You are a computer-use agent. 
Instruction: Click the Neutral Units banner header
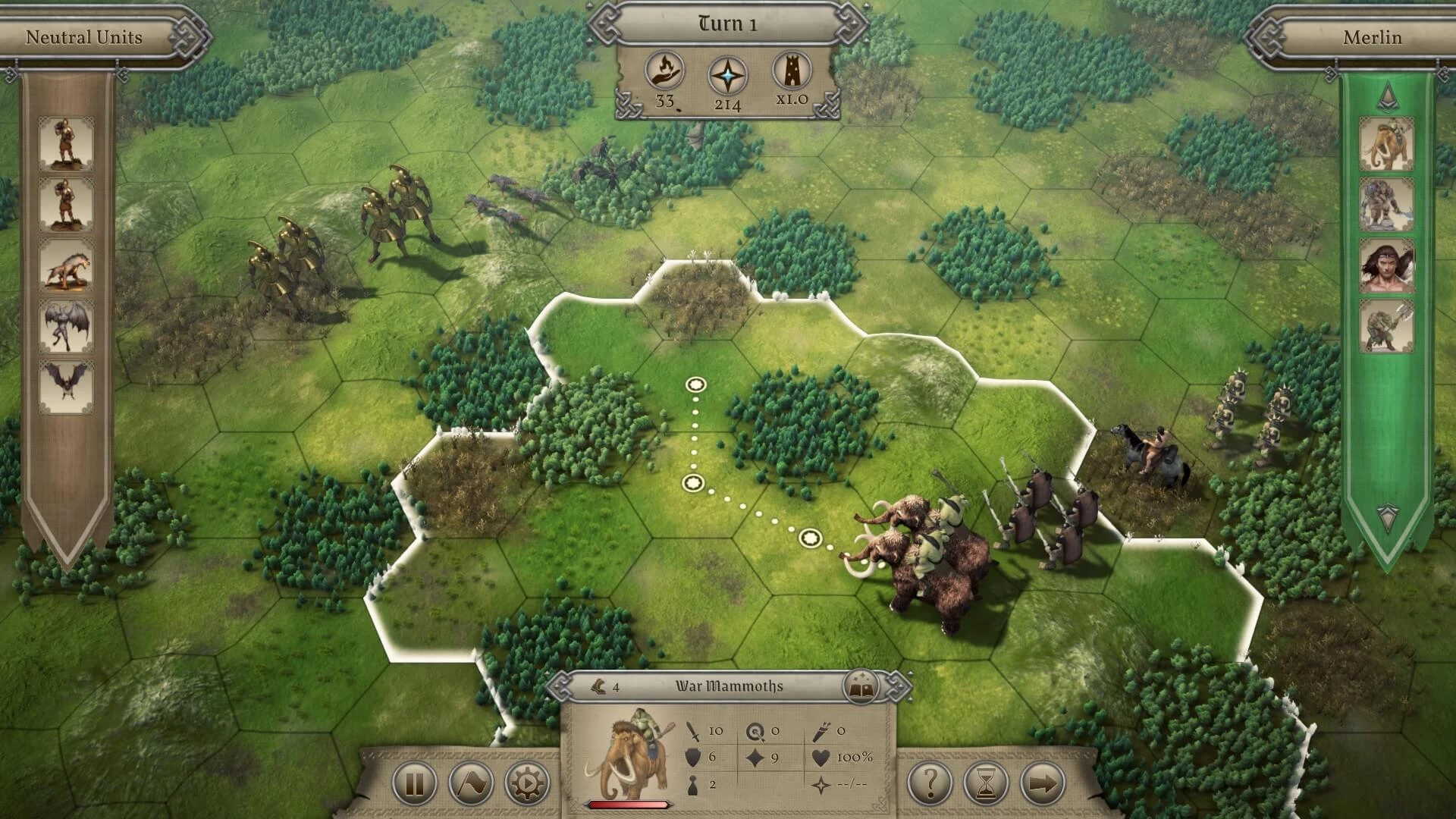pos(83,37)
